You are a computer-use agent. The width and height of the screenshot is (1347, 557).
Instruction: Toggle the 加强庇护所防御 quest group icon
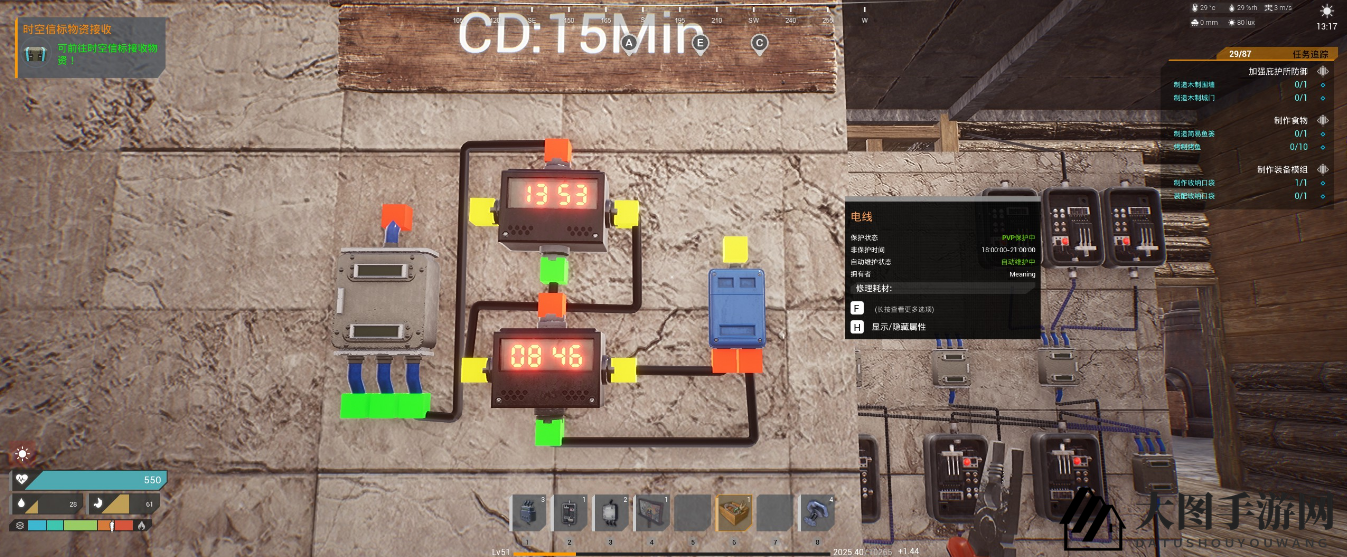click(x=1322, y=71)
